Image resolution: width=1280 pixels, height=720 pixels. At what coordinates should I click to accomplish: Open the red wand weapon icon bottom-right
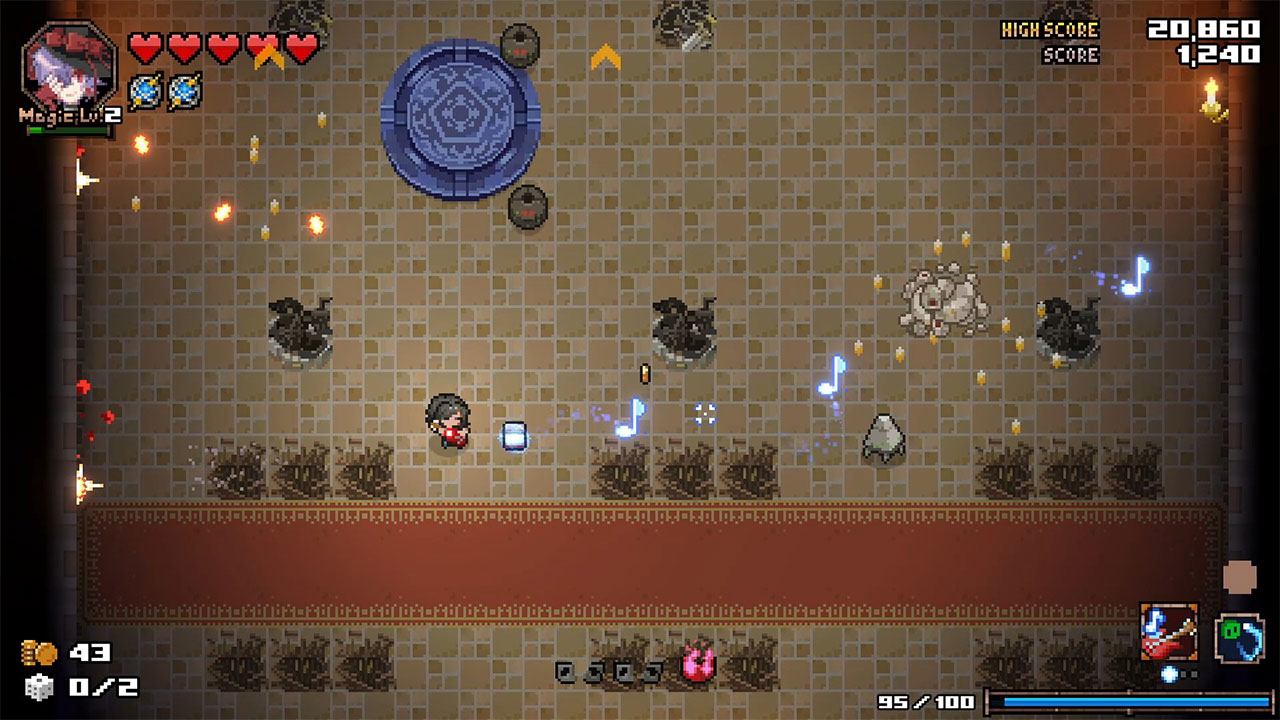click(1170, 630)
